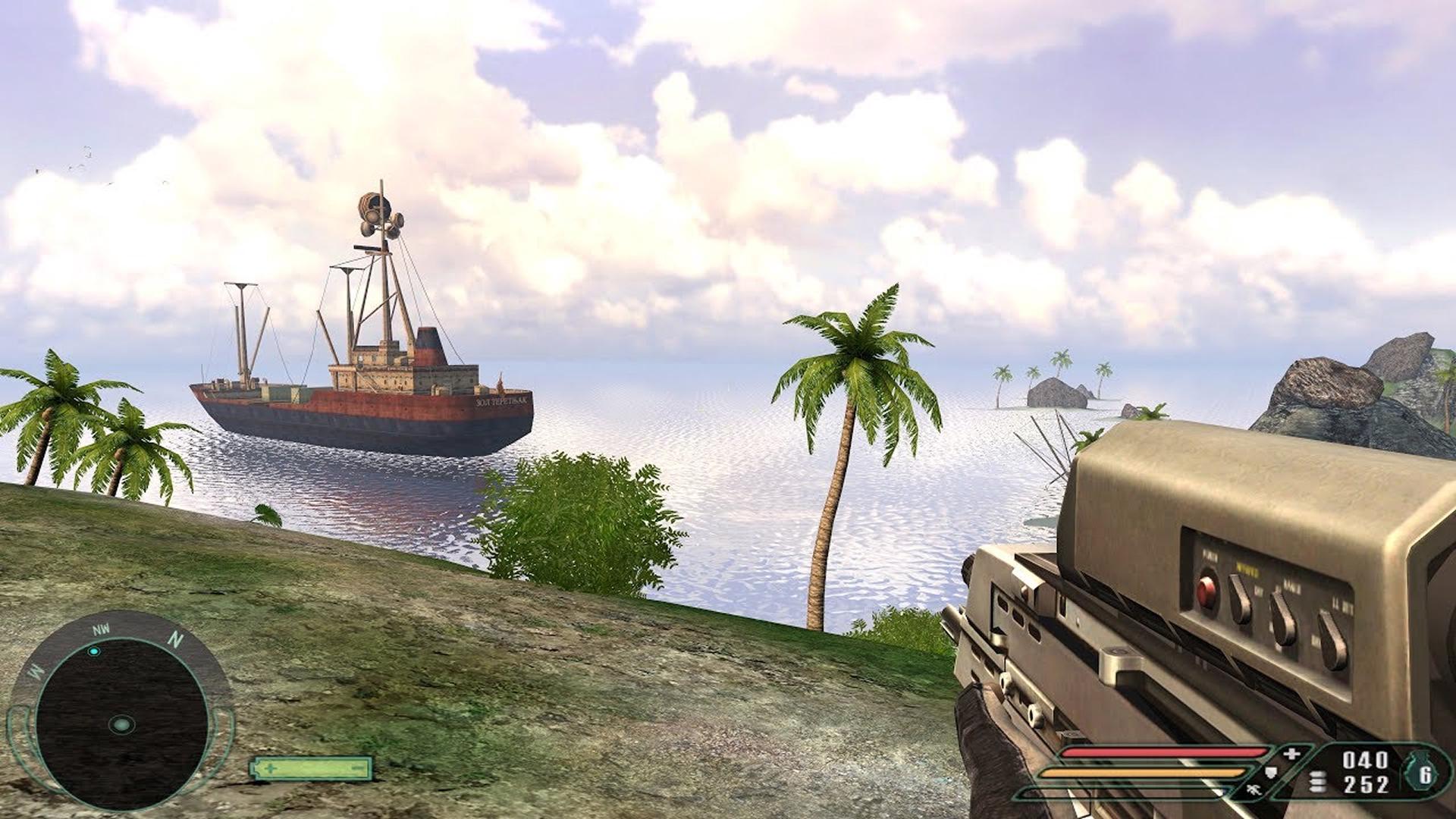Click the minus symbol on the stamina bar
The height and width of the screenshot is (819, 1456).
tap(357, 767)
